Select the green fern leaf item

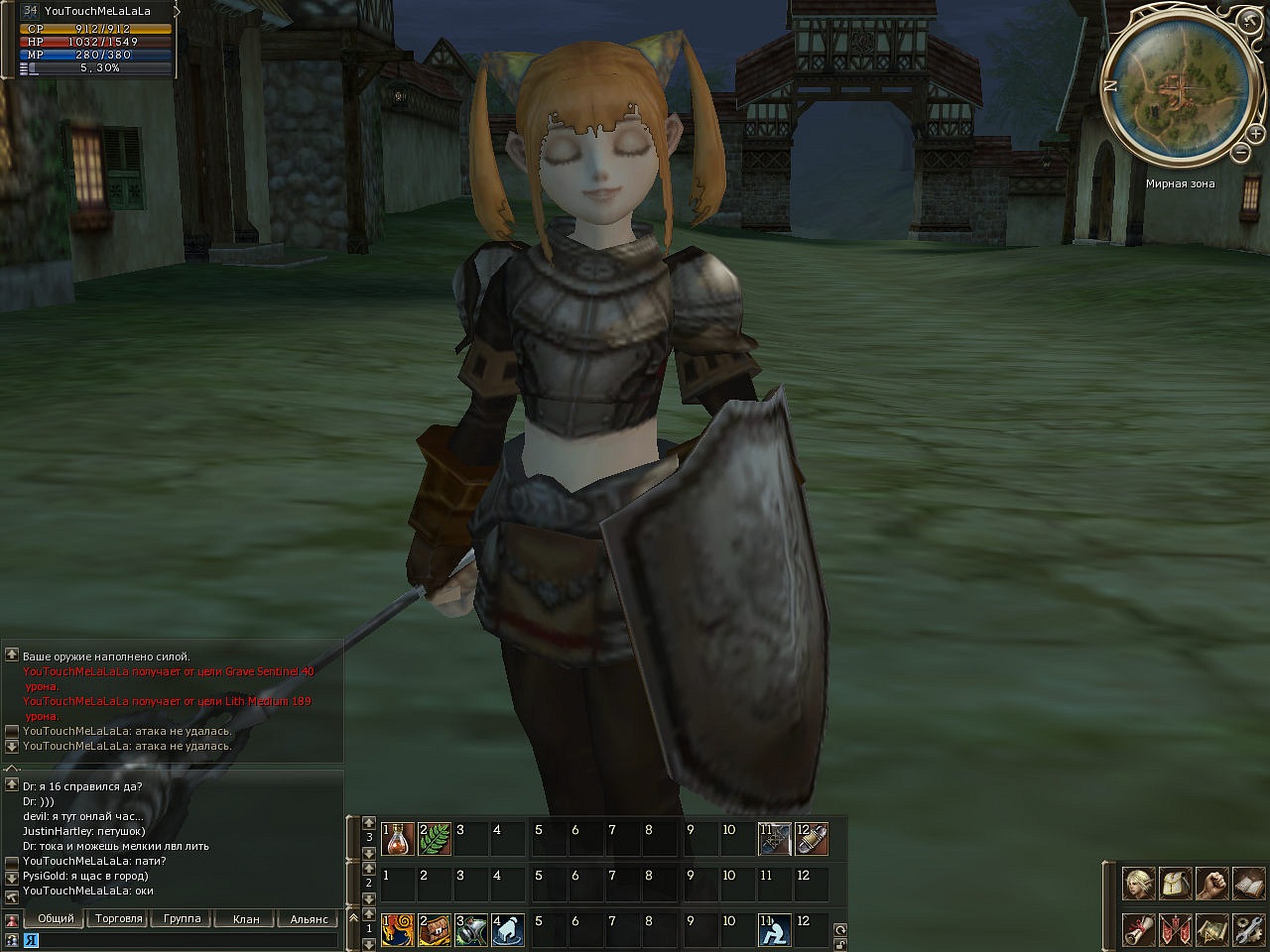pyautogui.click(x=435, y=839)
